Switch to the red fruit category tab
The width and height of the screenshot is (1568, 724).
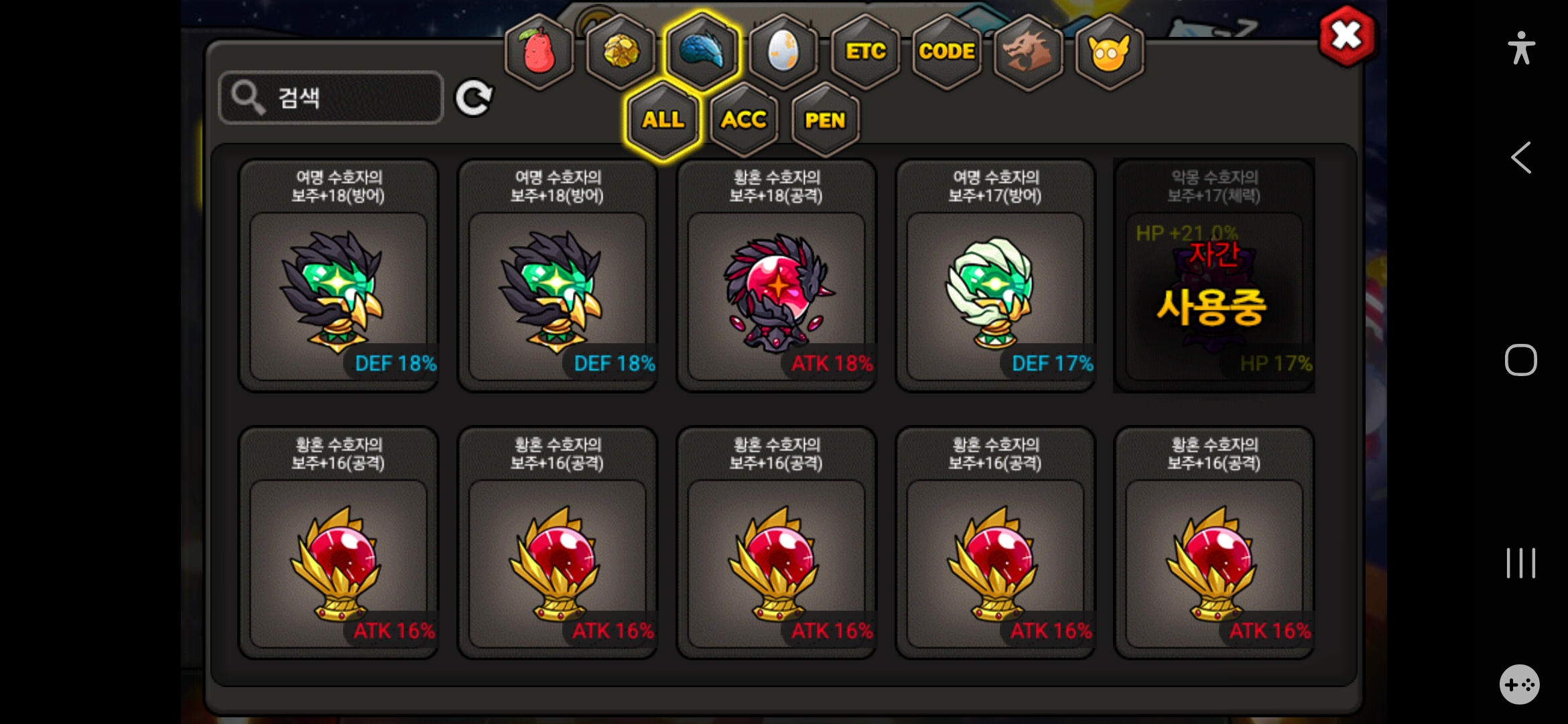pyautogui.click(x=539, y=52)
